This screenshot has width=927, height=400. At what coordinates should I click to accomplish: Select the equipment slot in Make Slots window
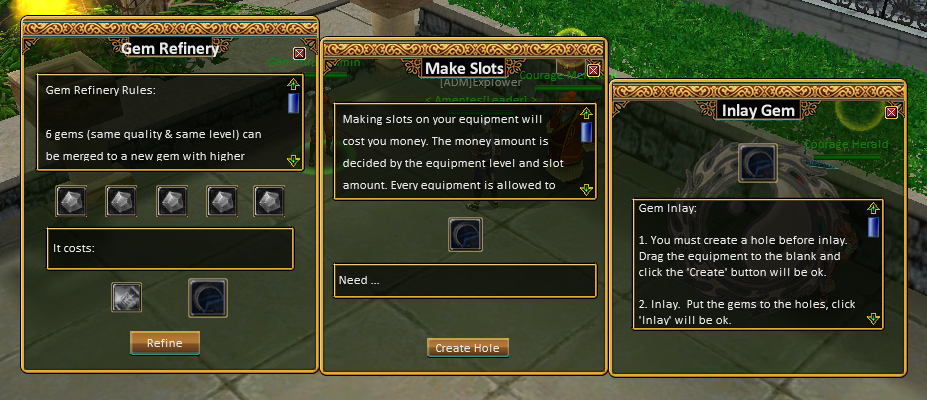click(x=466, y=235)
